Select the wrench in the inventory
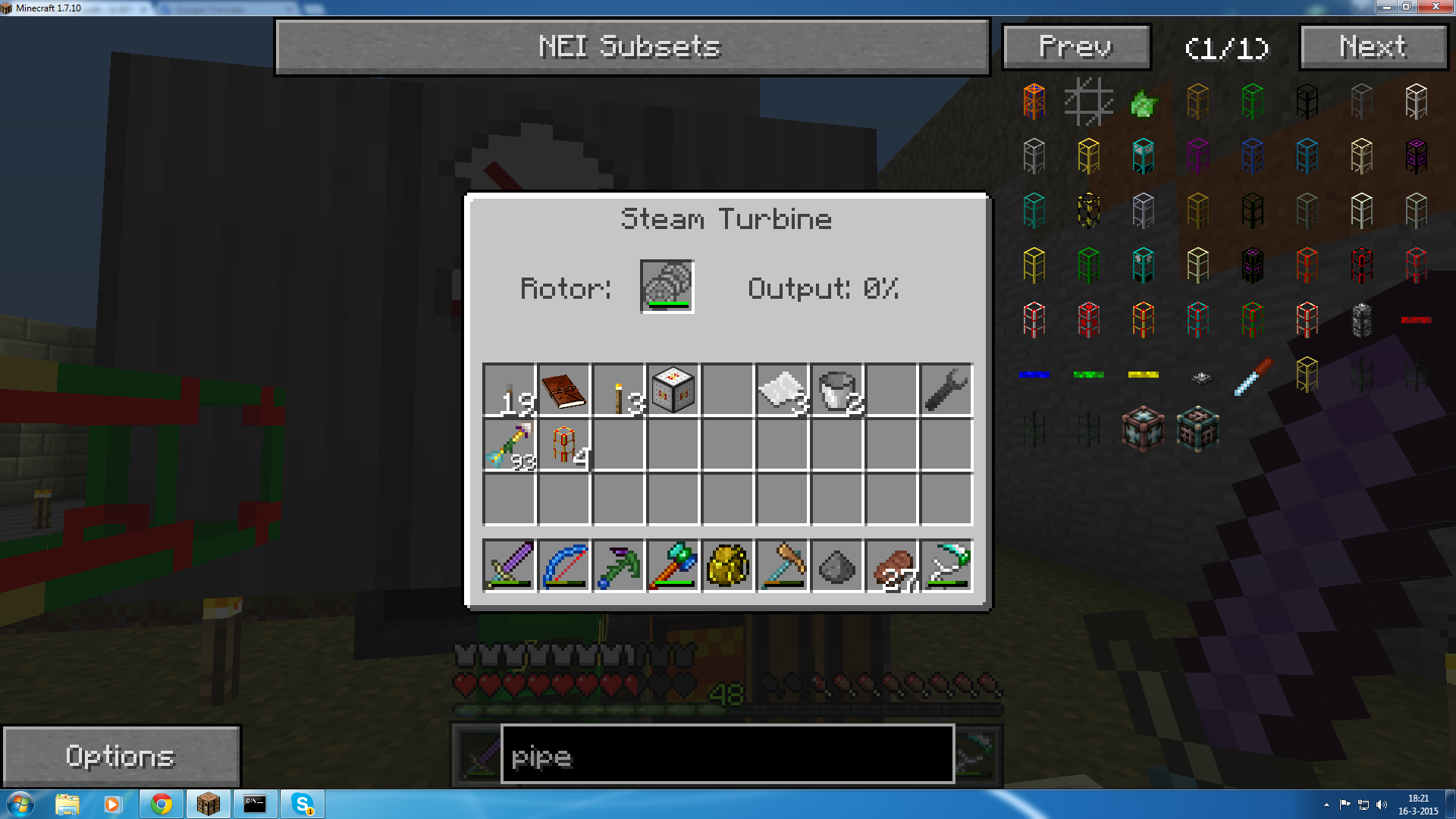Screen dimensions: 1456x819 point(946,391)
